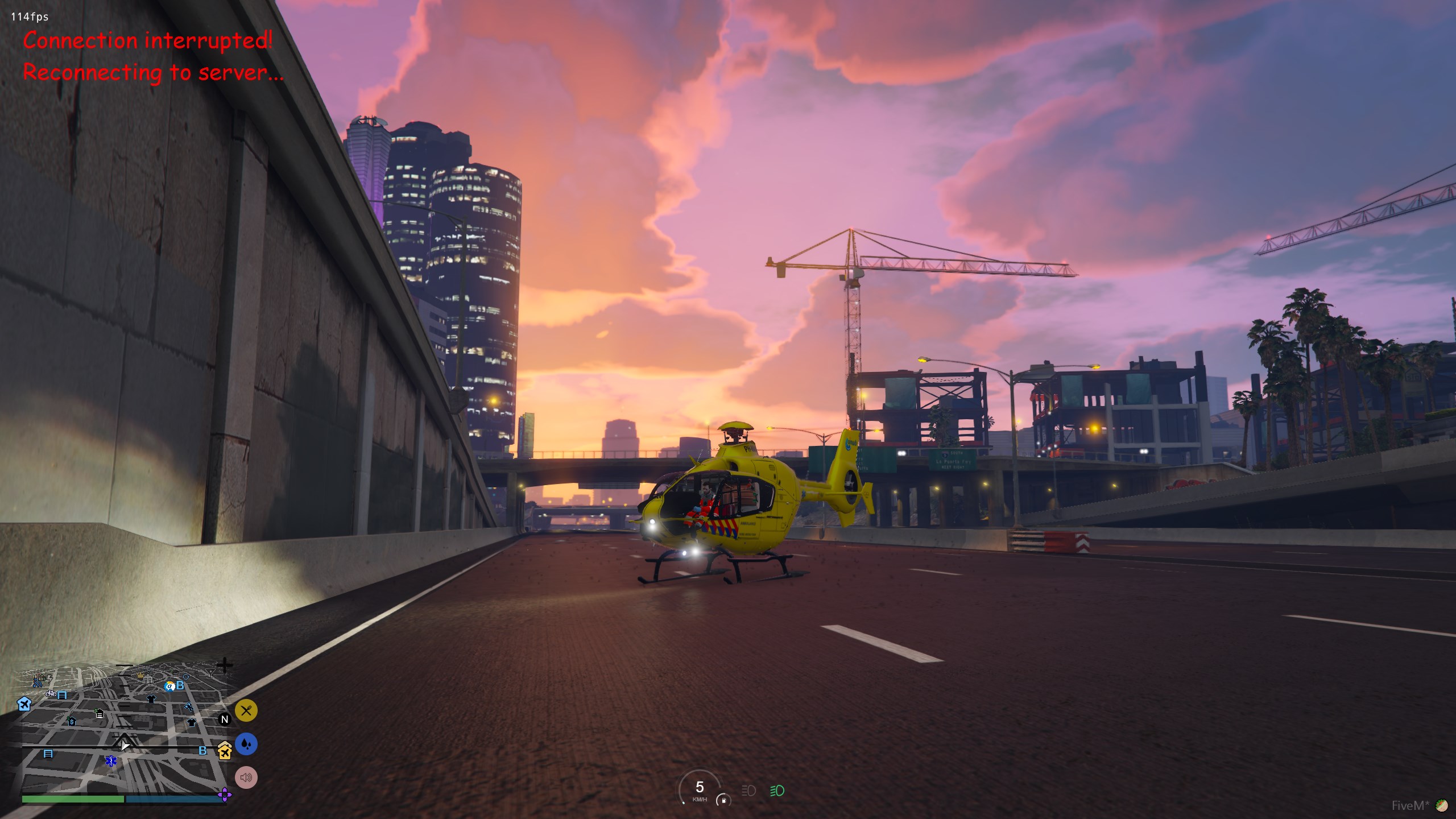Select the light-blue airplane hangar blip

tap(24, 704)
